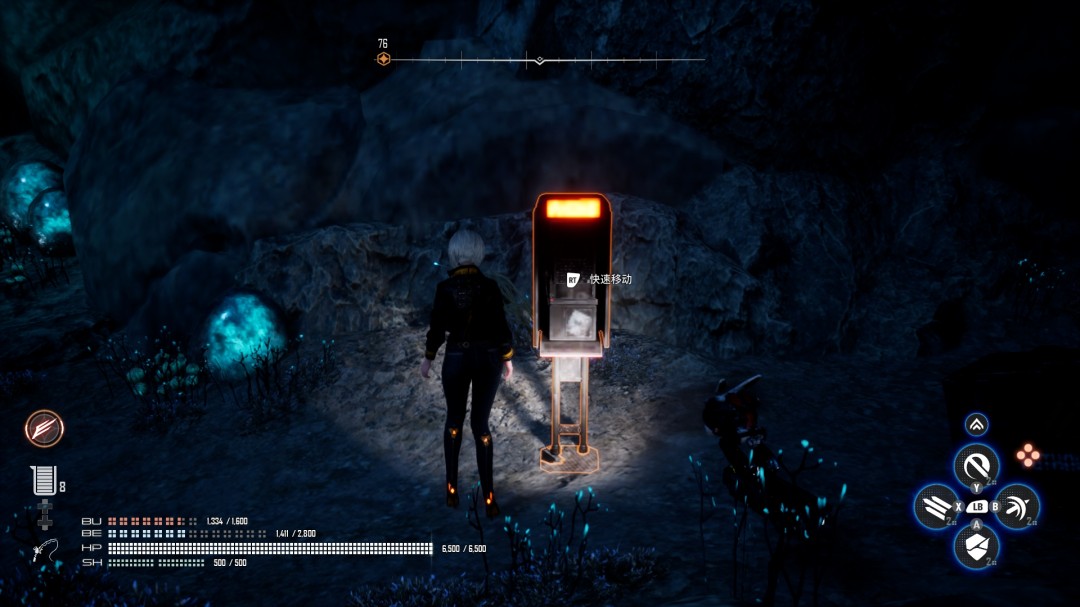
Task: Activate the orange claw burst skill icon
Action: (44, 428)
